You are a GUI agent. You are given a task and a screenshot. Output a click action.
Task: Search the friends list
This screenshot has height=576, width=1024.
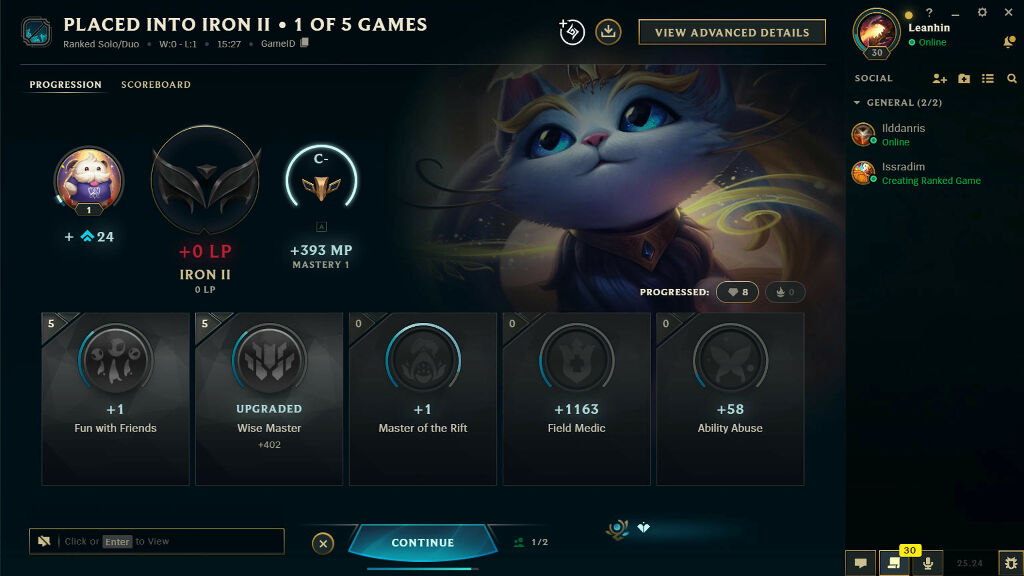pos(1012,78)
